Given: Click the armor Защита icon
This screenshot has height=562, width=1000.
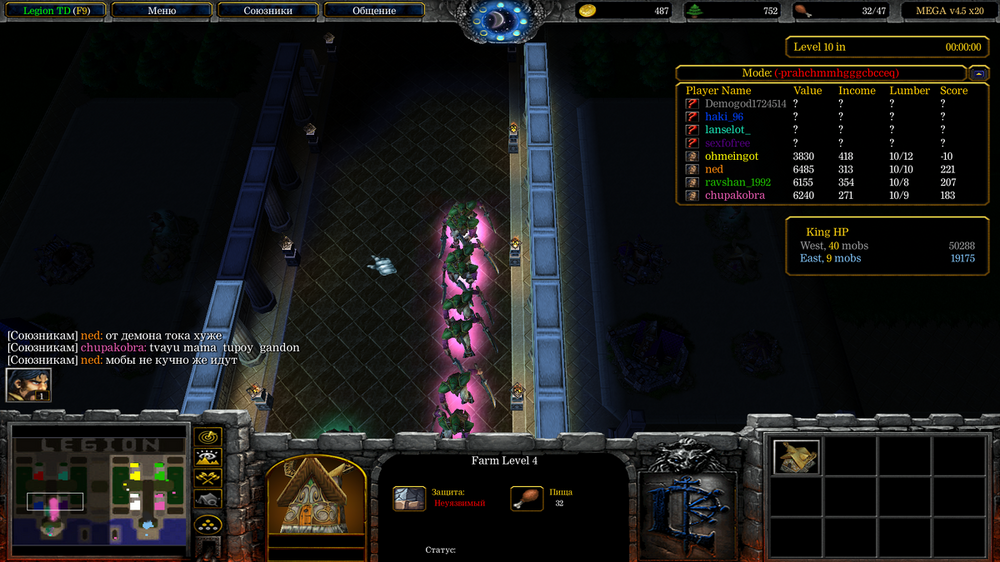Looking at the screenshot, I should click(409, 498).
